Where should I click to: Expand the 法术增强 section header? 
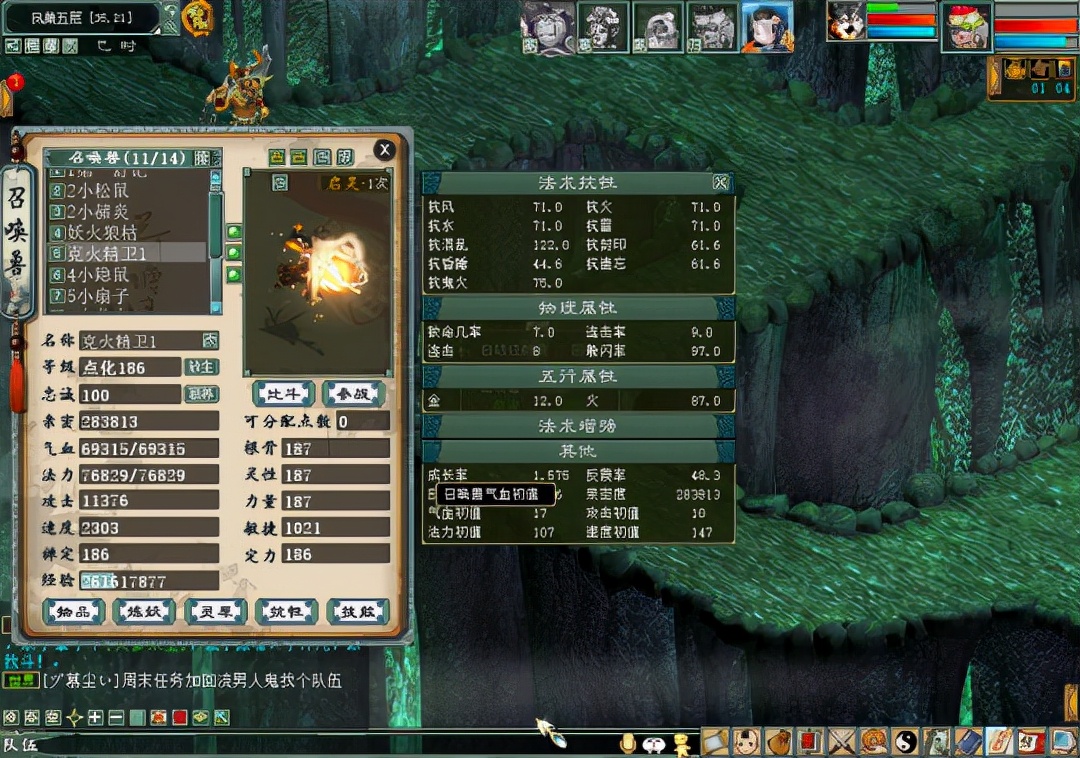tap(578, 426)
